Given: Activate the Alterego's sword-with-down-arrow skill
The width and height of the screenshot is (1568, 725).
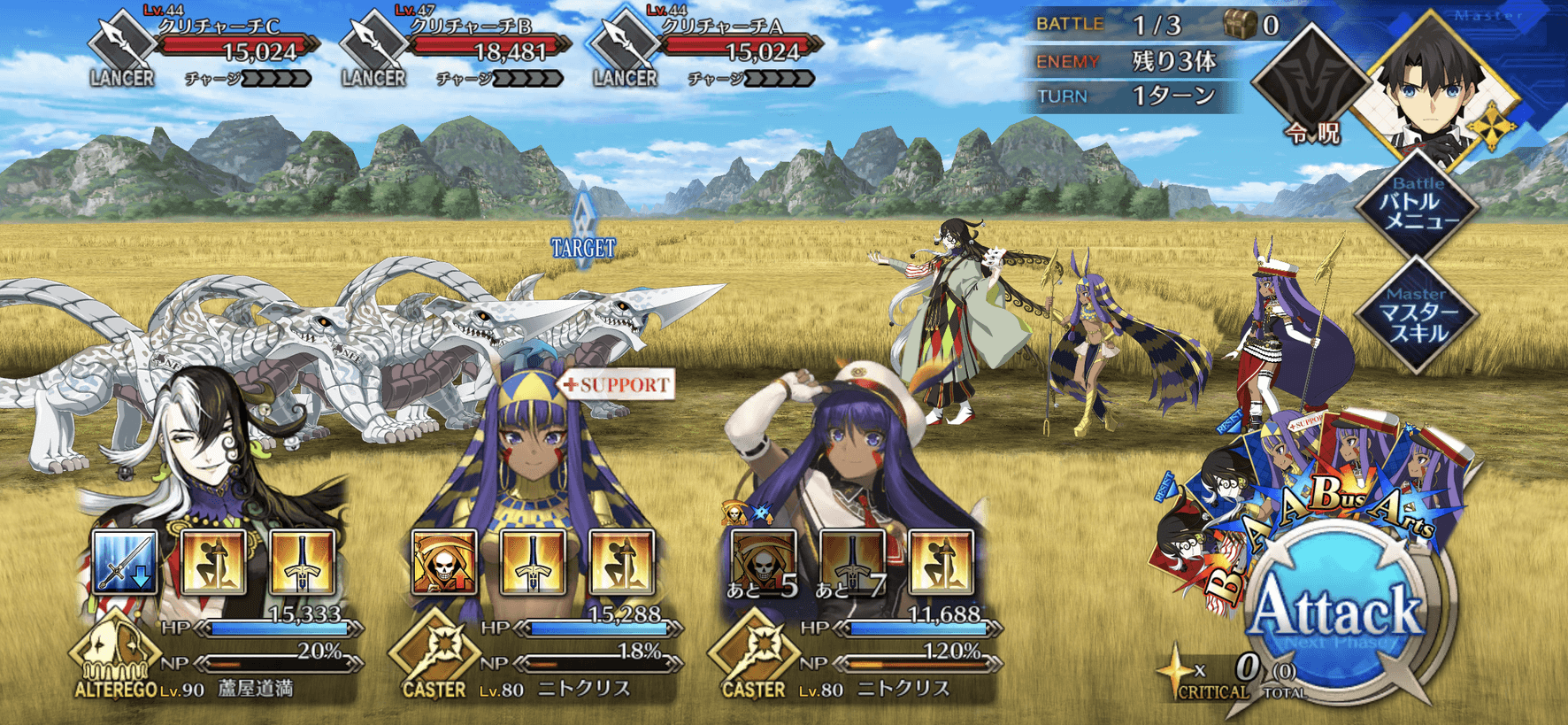Looking at the screenshot, I should point(125,561).
